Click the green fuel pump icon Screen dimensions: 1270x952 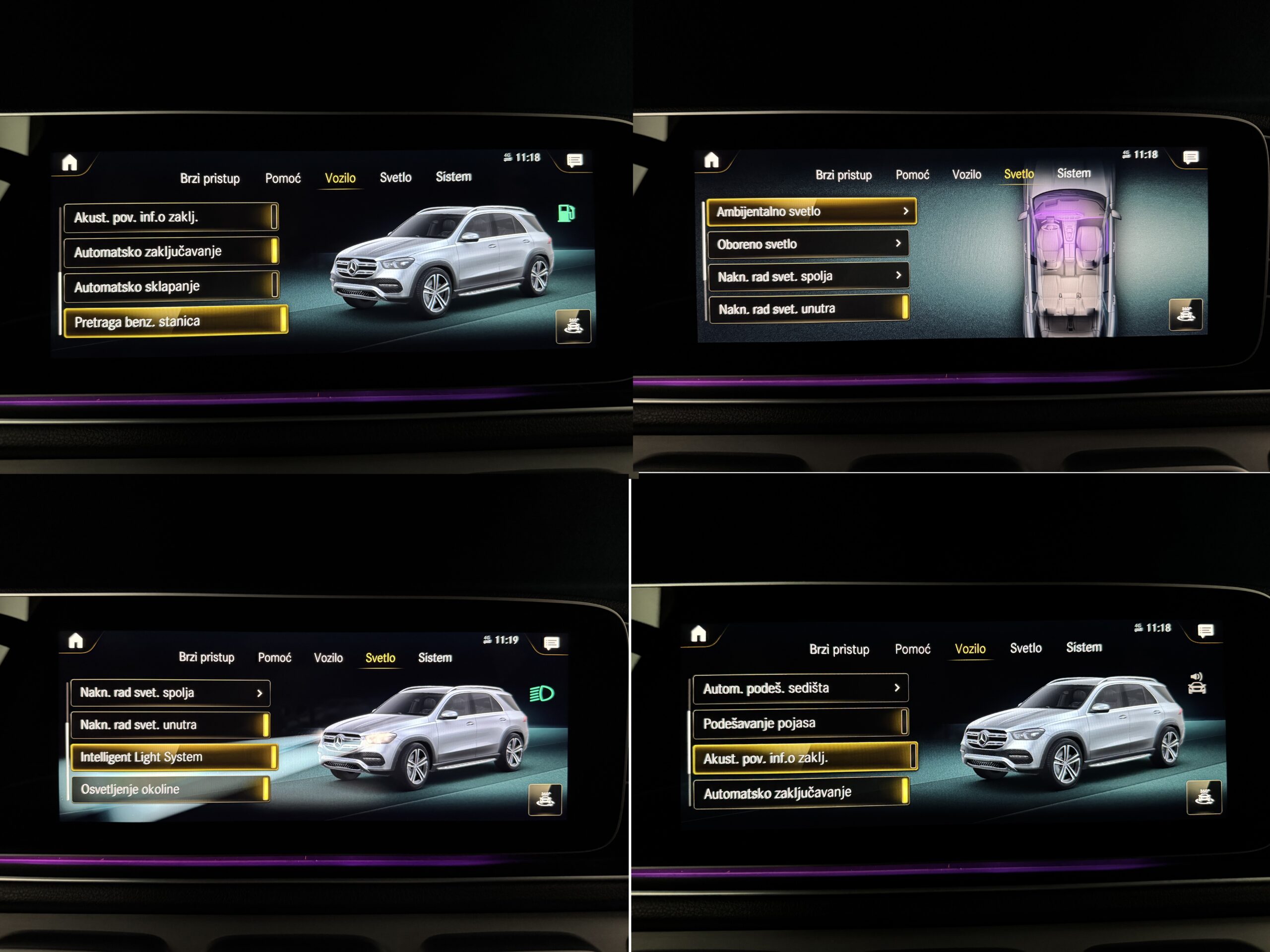tap(566, 213)
